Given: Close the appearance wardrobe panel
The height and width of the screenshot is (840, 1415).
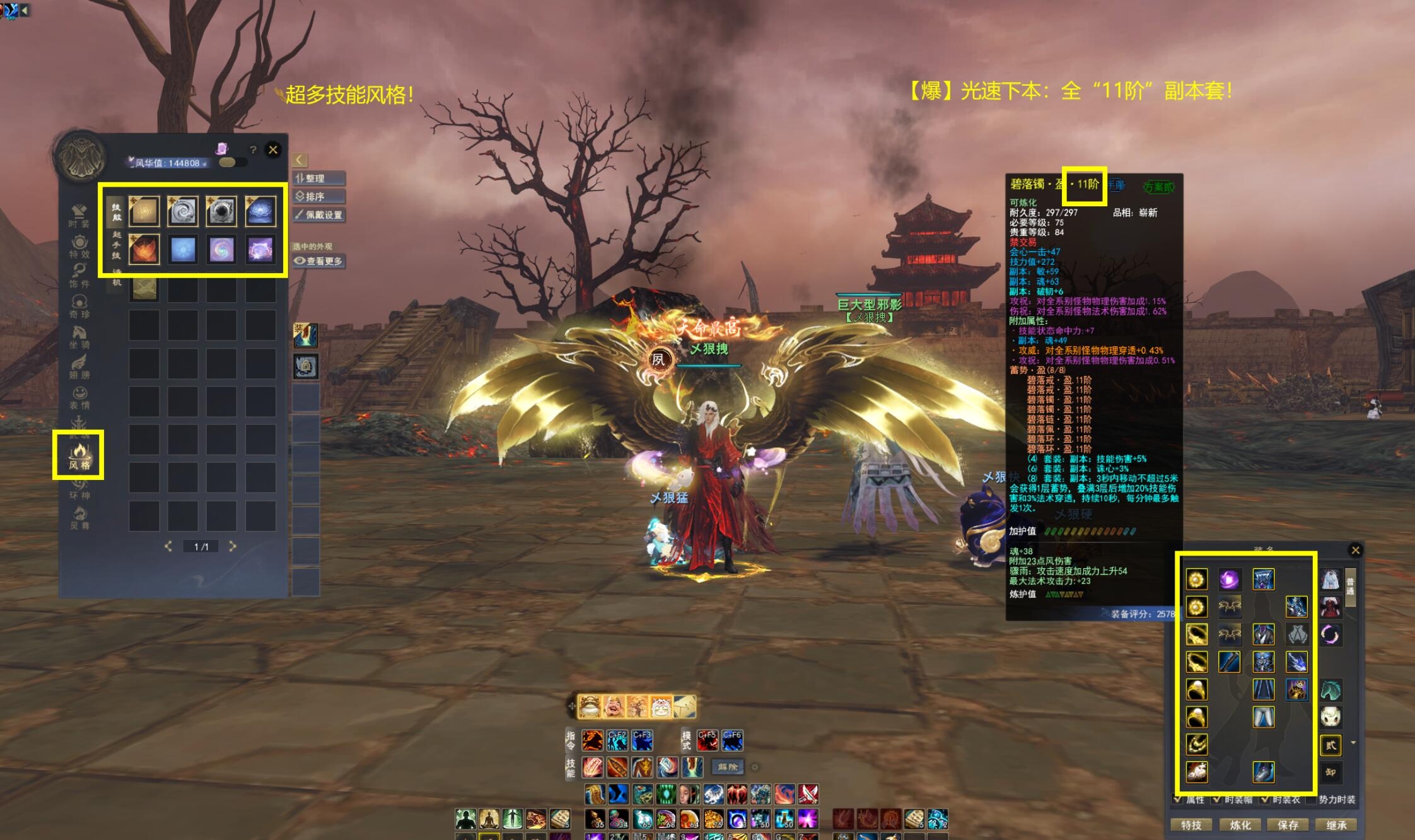Looking at the screenshot, I should [x=273, y=150].
